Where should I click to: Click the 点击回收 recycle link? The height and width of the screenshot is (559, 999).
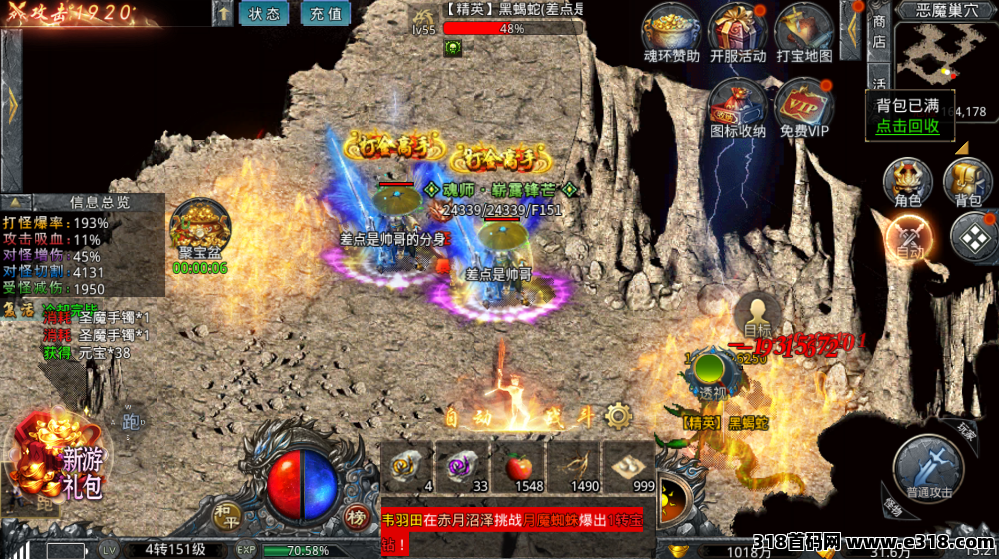907,126
